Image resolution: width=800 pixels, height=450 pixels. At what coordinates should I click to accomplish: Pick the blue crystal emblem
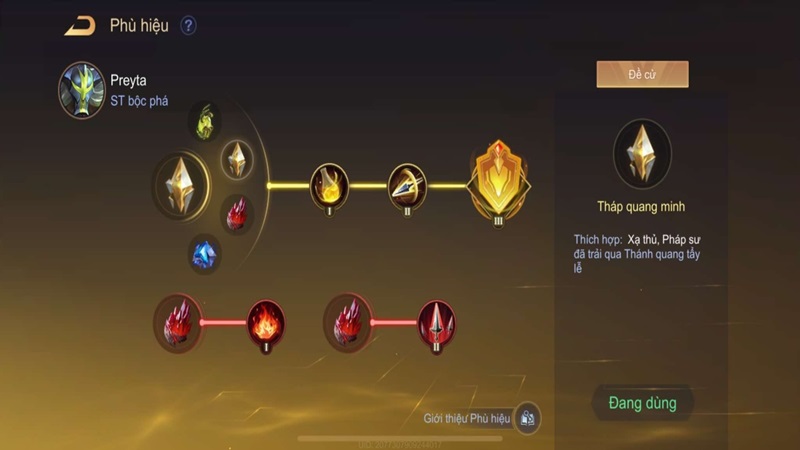tap(205, 254)
